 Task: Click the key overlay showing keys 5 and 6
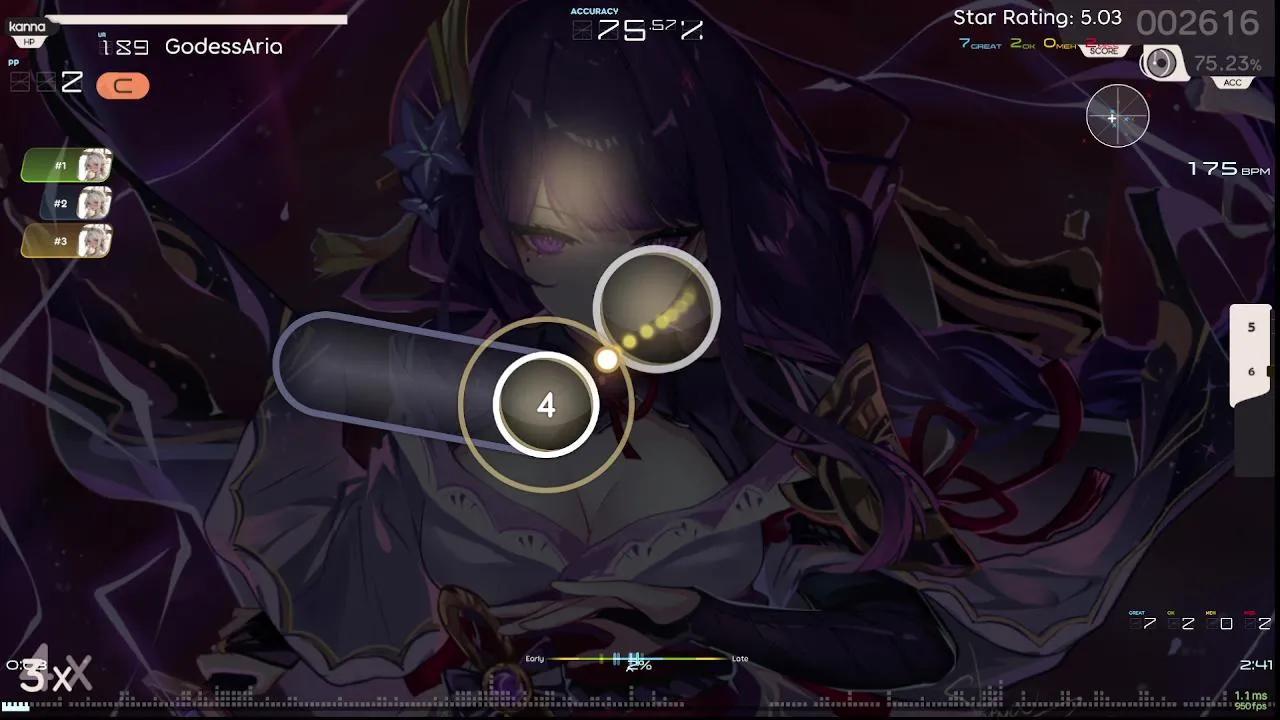tap(1250, 350)
